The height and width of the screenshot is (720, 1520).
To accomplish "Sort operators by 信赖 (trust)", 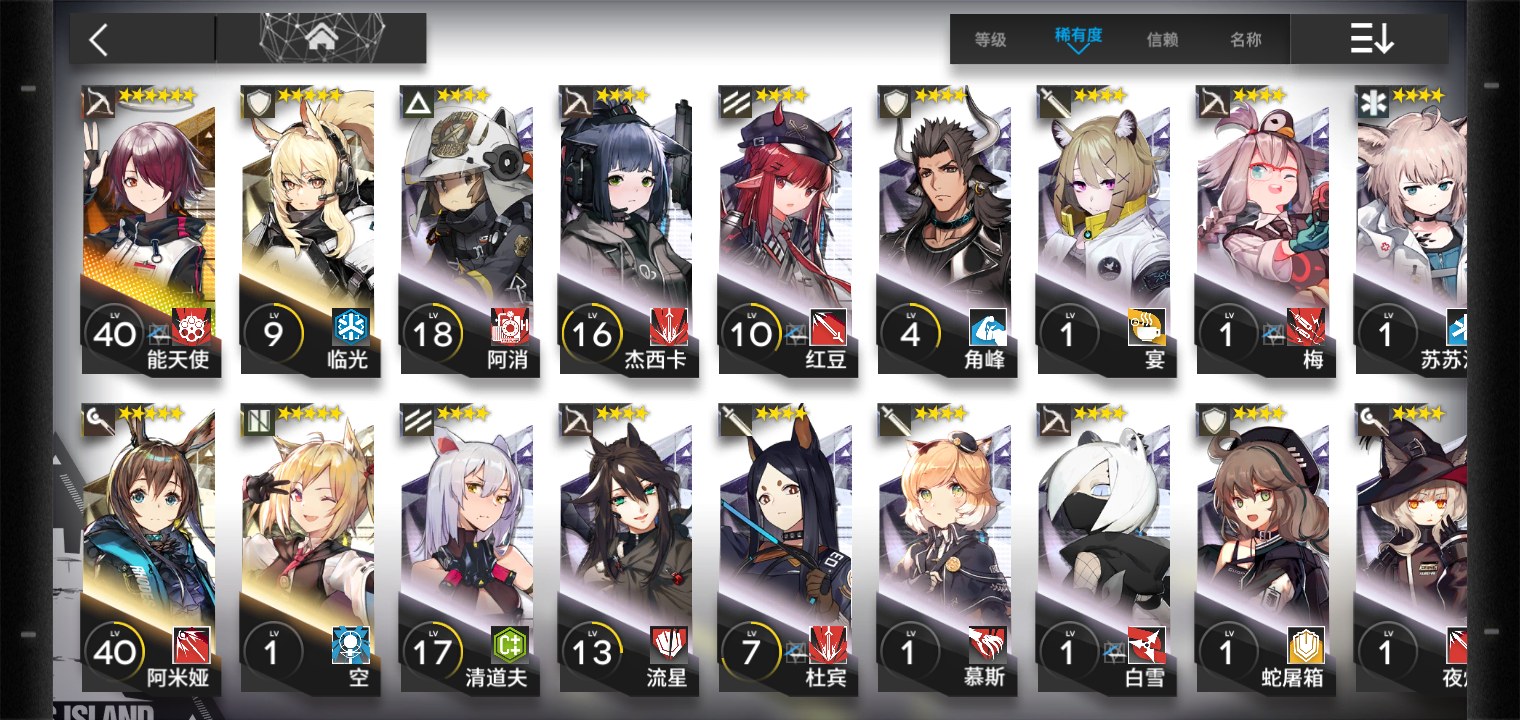I will click(1162, 40).
